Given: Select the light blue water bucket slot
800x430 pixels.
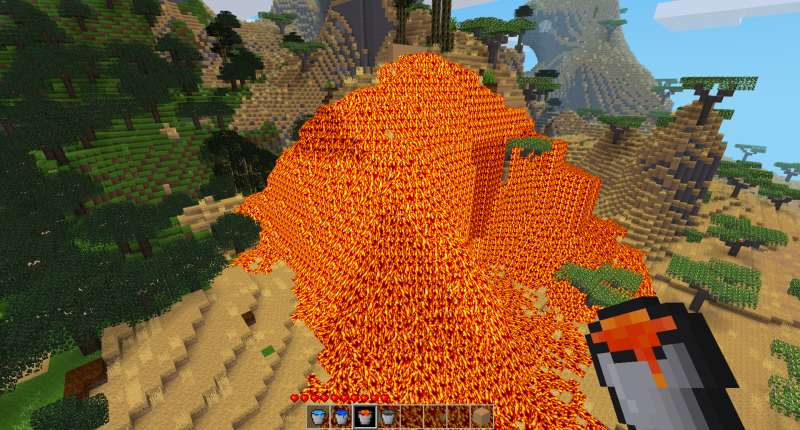Looking at the screenshot, I should pyautogui.click(x=318, y=417).
